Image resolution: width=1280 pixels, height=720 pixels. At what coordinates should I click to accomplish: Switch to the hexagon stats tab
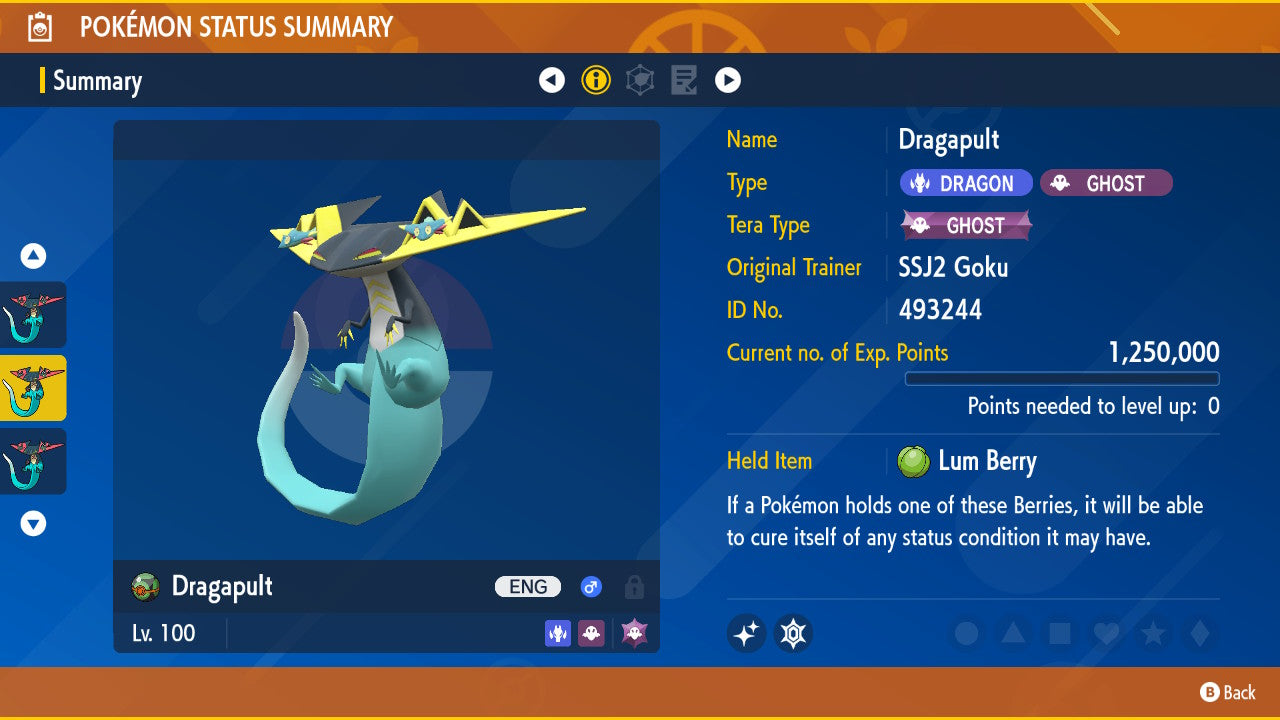click(640, 80)
